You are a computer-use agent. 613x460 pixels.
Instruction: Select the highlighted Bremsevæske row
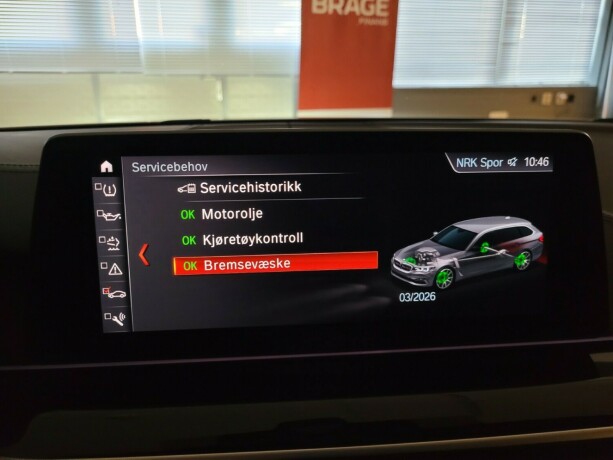click(x=276, y=266)
